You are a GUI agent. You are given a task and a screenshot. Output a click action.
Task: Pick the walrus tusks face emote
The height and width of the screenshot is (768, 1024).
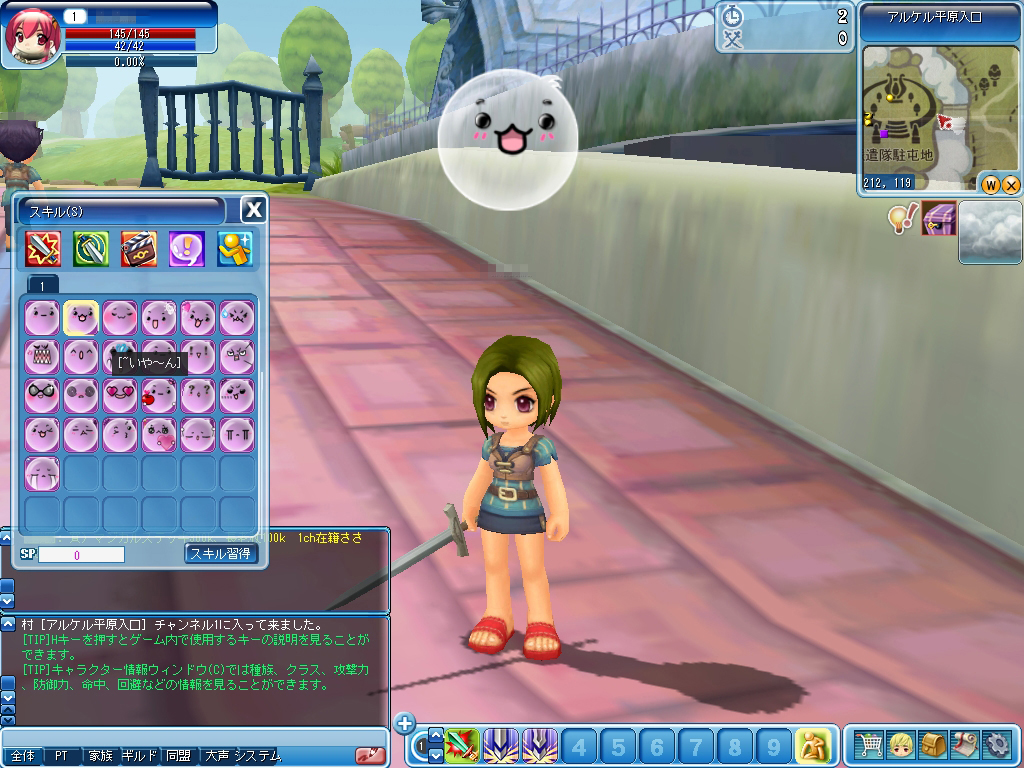(42, 473)
